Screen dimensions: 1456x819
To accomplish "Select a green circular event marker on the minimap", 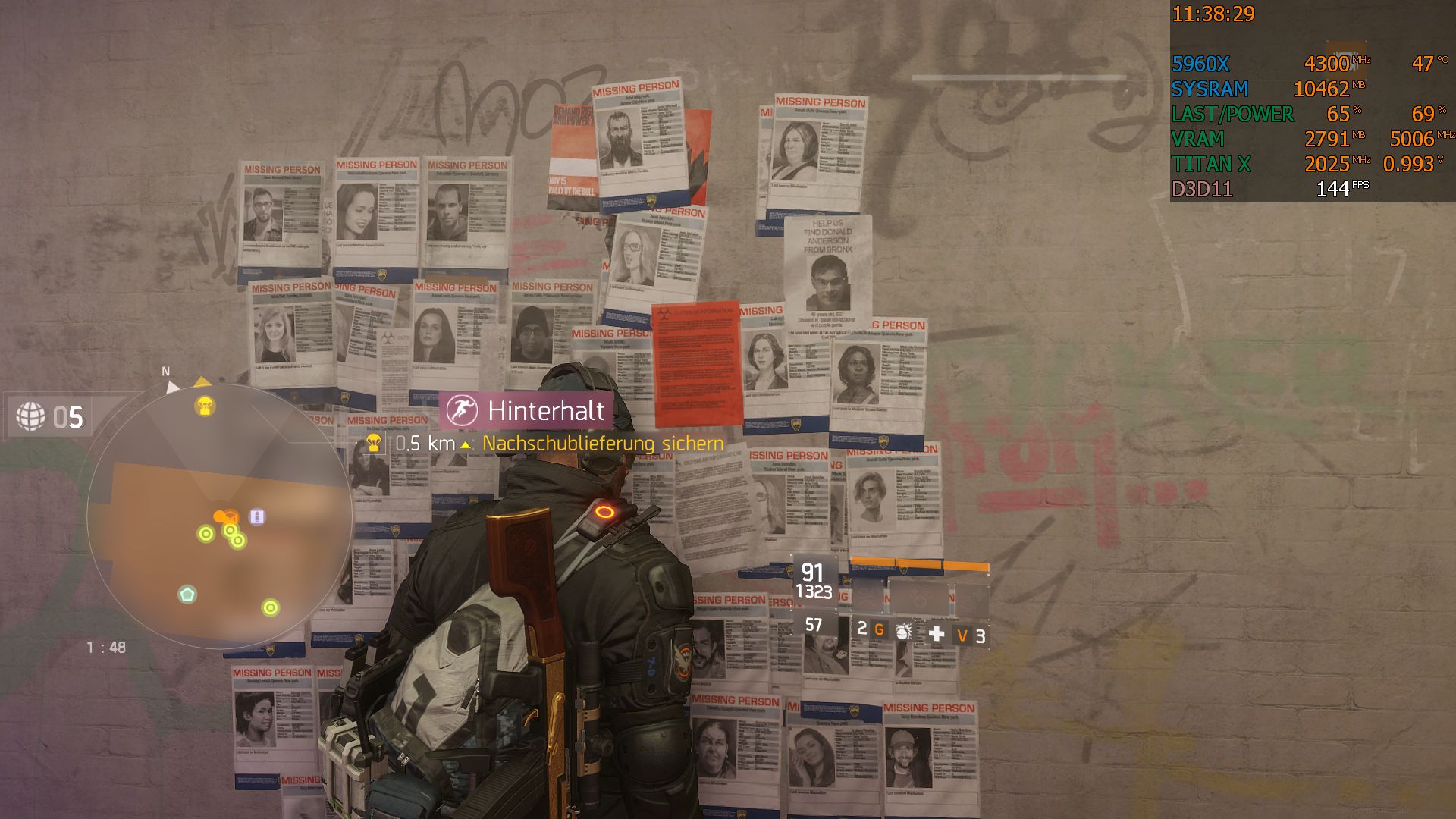I will point(206,532).
